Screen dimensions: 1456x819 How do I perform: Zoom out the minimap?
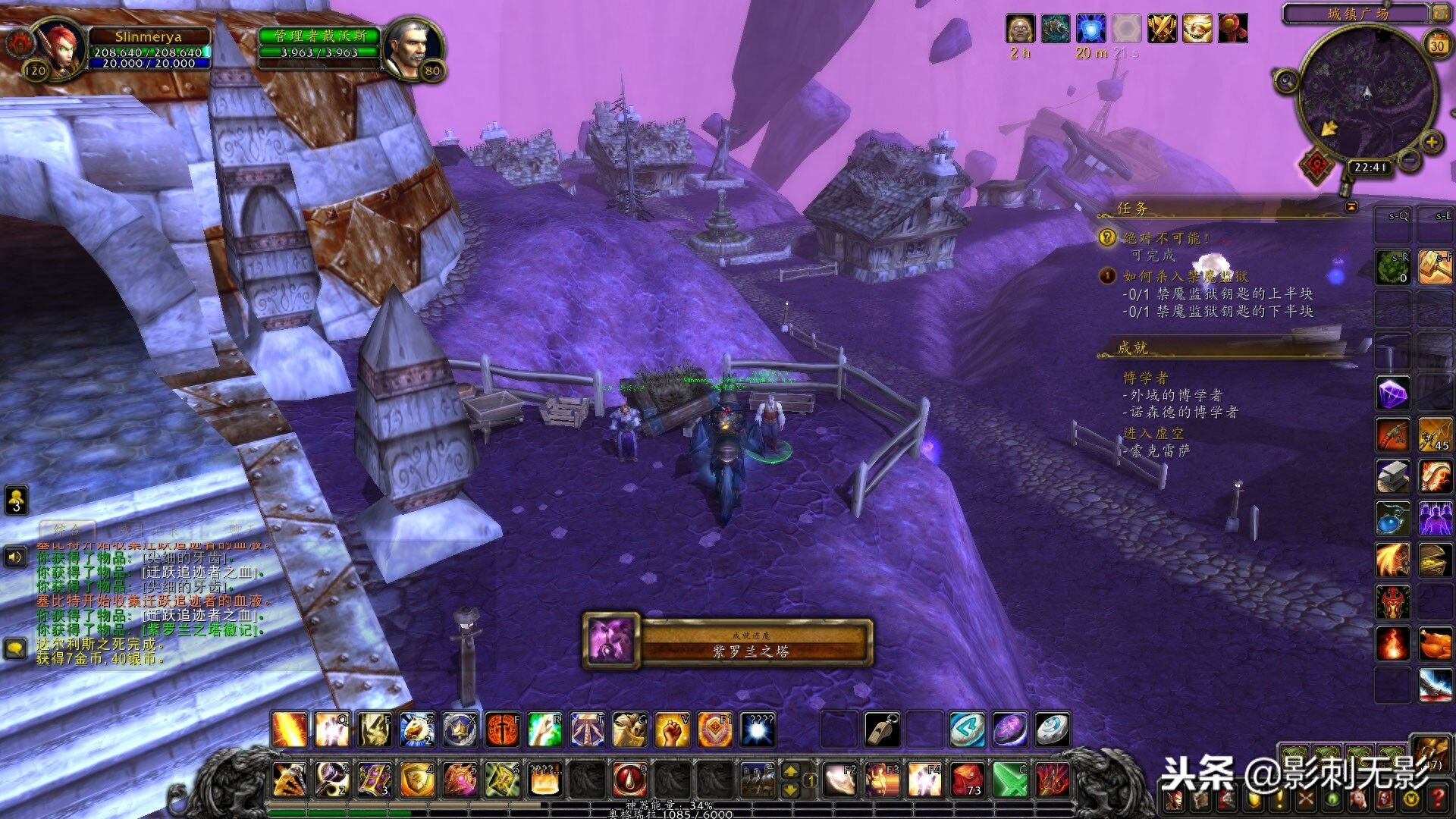coord(1409,160)
